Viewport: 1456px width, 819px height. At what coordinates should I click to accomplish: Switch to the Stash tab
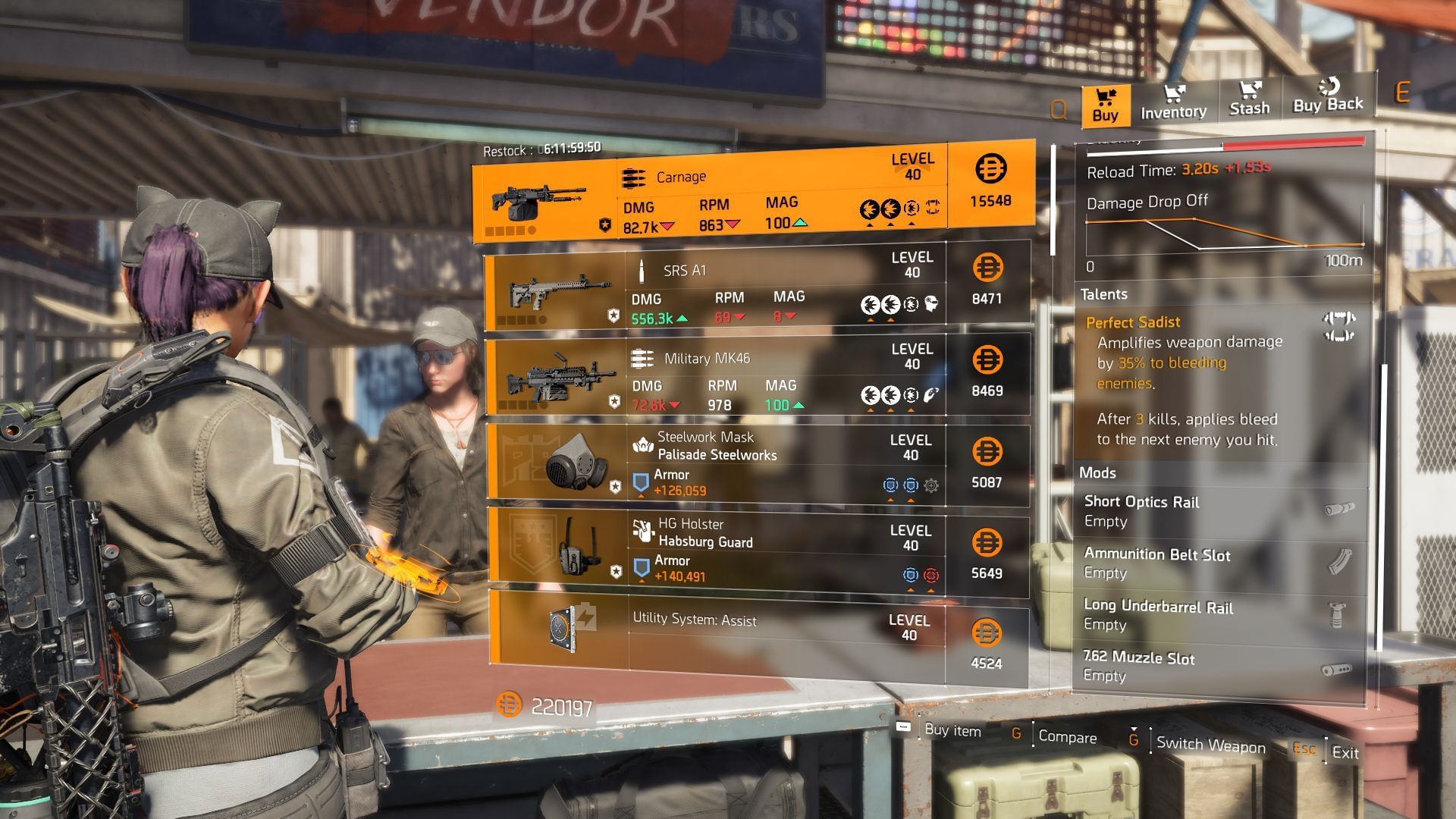point(1249,99)
